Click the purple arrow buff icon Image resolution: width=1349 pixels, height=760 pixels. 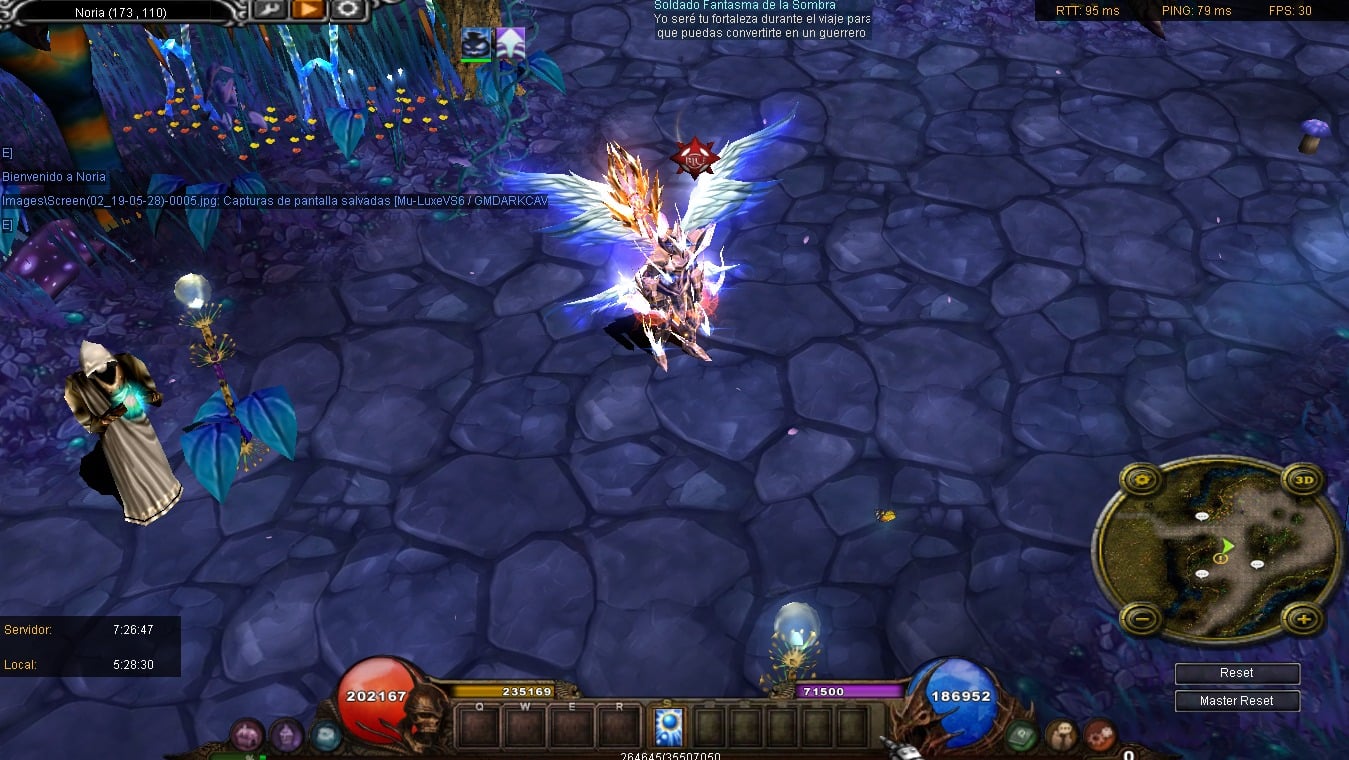pos(511,41)
